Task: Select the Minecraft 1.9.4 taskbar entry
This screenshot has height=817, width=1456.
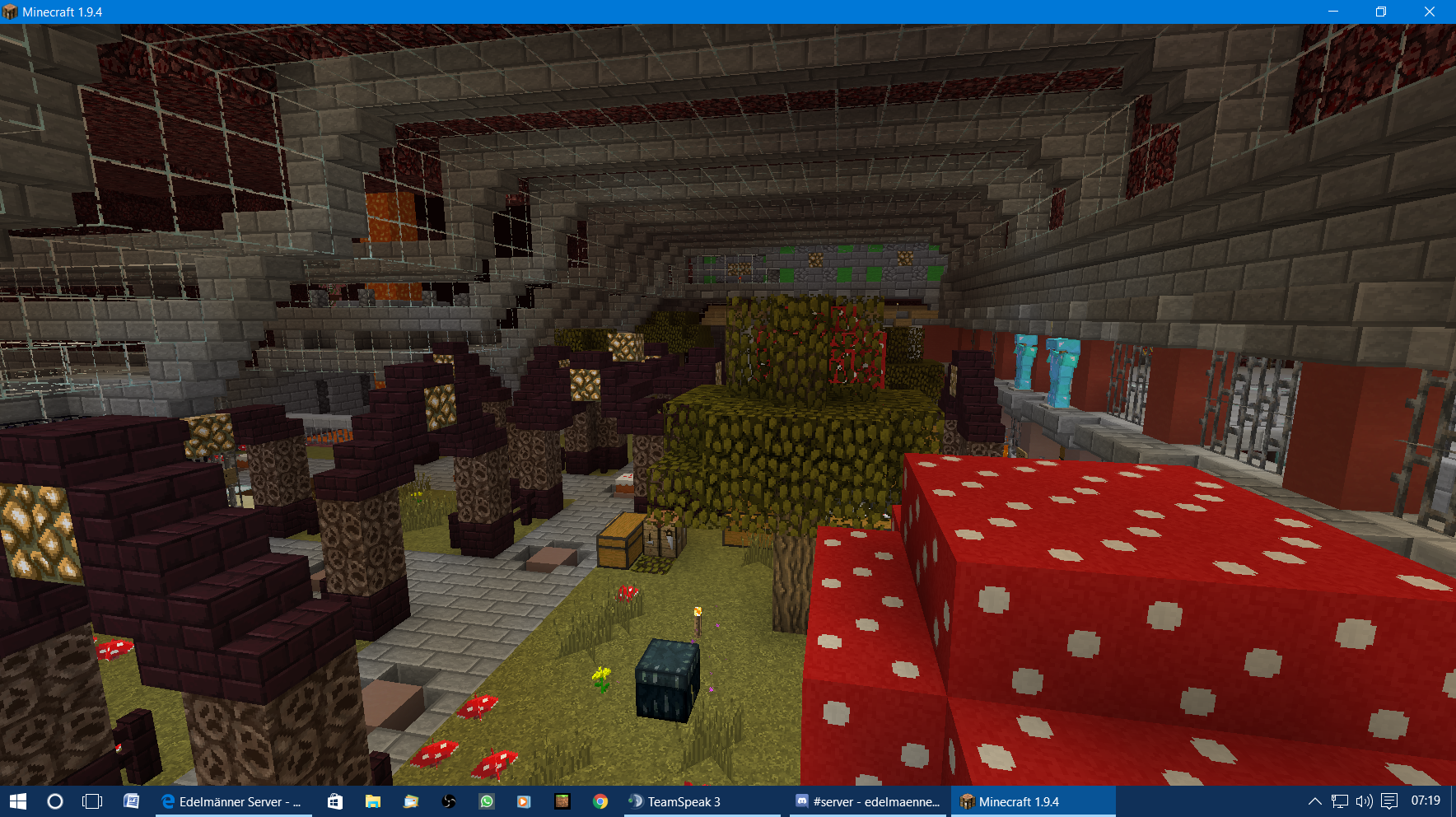Action: click(1029, 801)
